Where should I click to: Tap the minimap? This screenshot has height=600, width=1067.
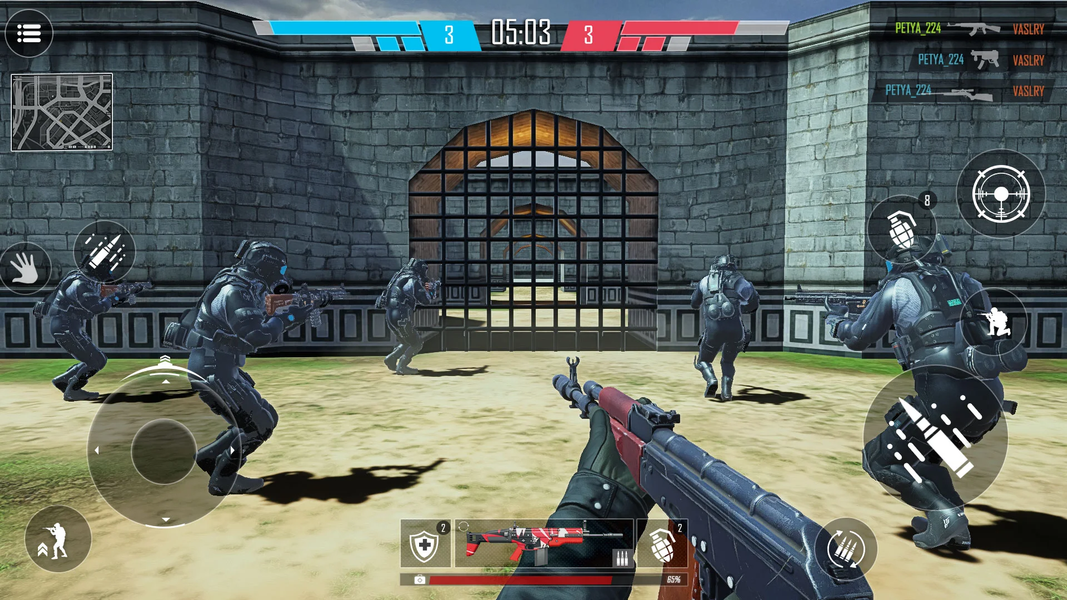(x=62, y=112)
